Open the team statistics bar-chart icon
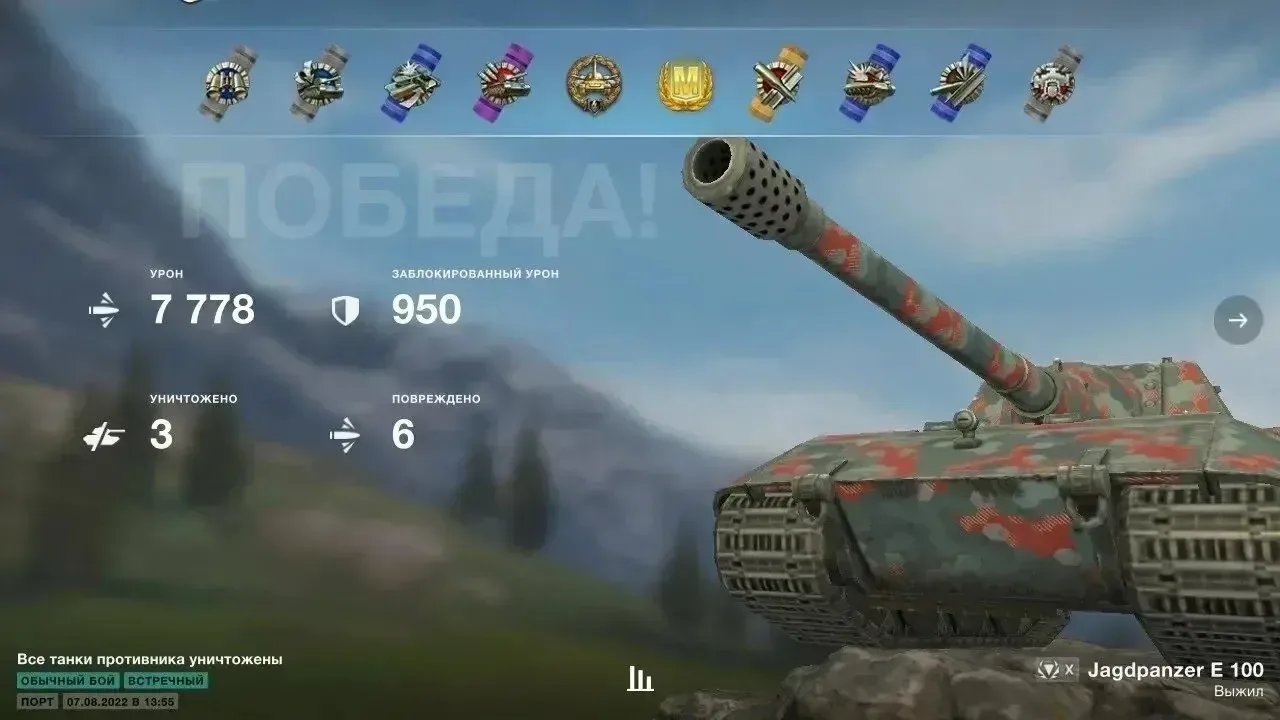This screenshot has width=1280, height=720. click(x=640, y=680)
